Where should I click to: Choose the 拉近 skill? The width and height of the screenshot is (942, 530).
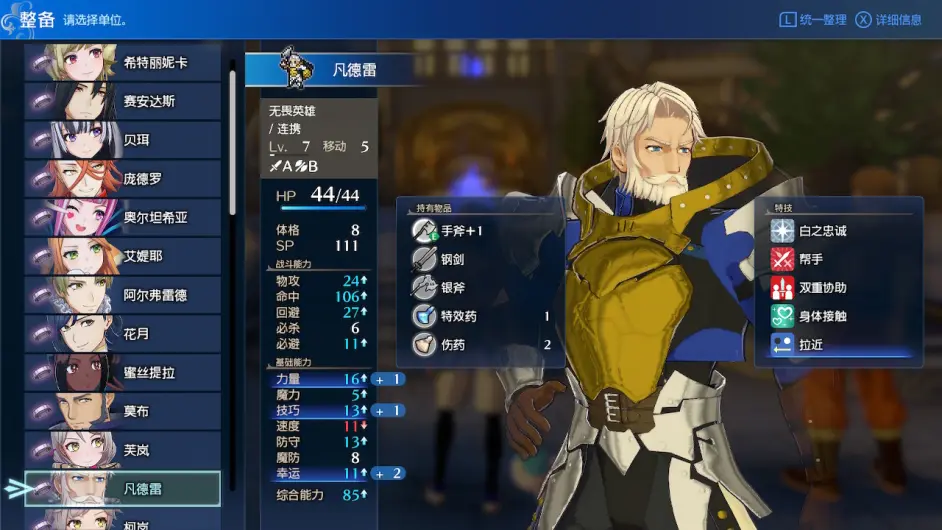point(810,345)
